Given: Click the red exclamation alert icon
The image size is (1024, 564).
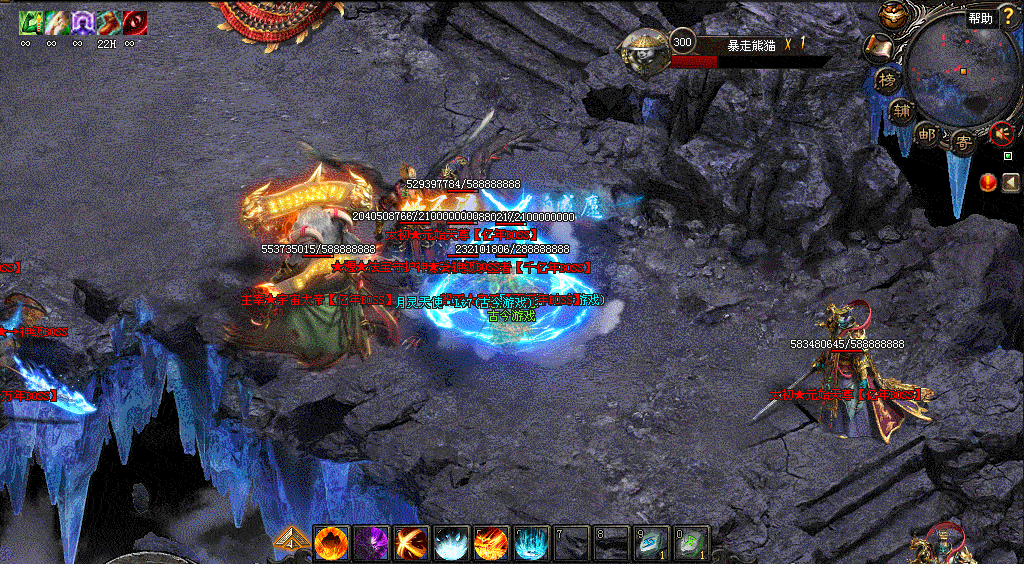Looking at the screenshot, I should pos(988,182).
